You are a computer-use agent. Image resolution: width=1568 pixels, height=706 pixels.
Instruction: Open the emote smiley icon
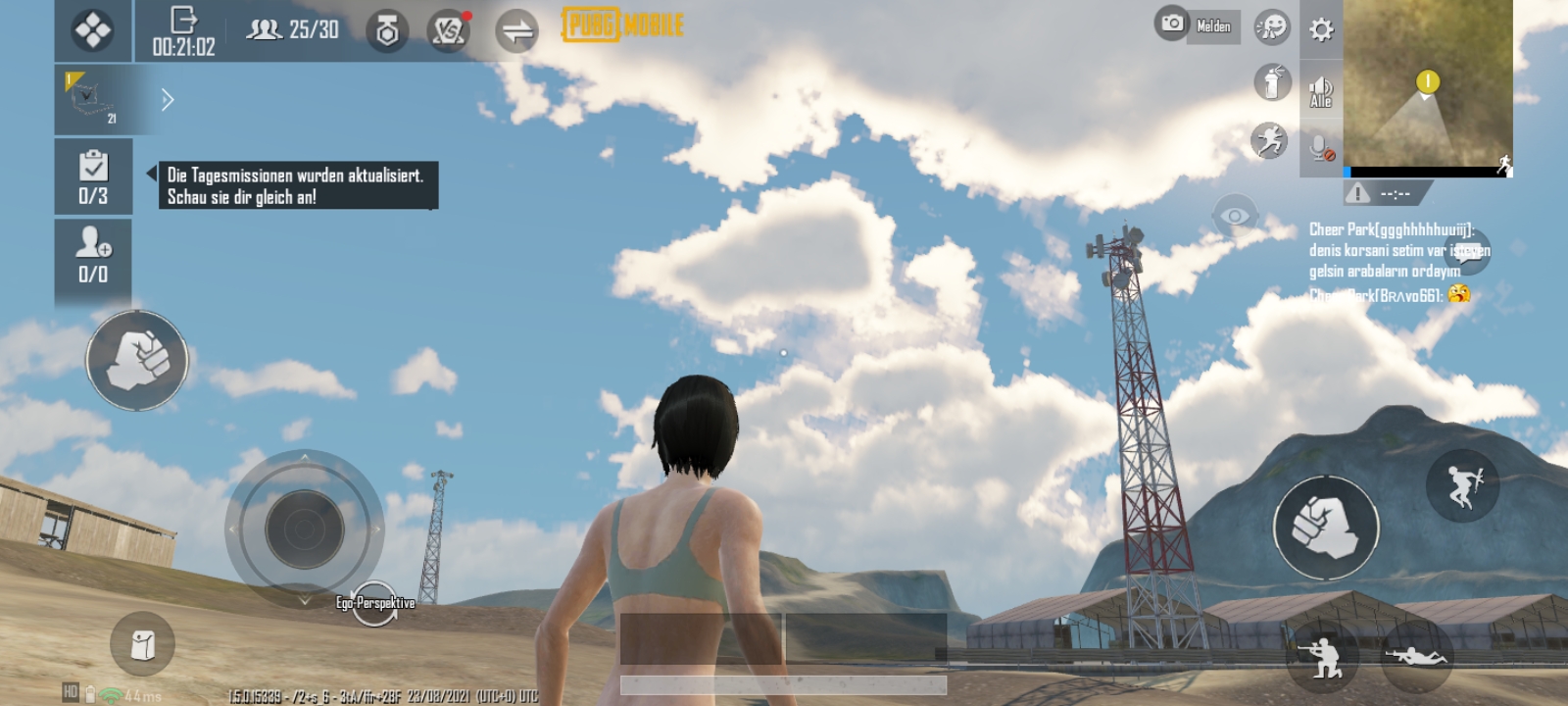click(x=1272, y=27)
